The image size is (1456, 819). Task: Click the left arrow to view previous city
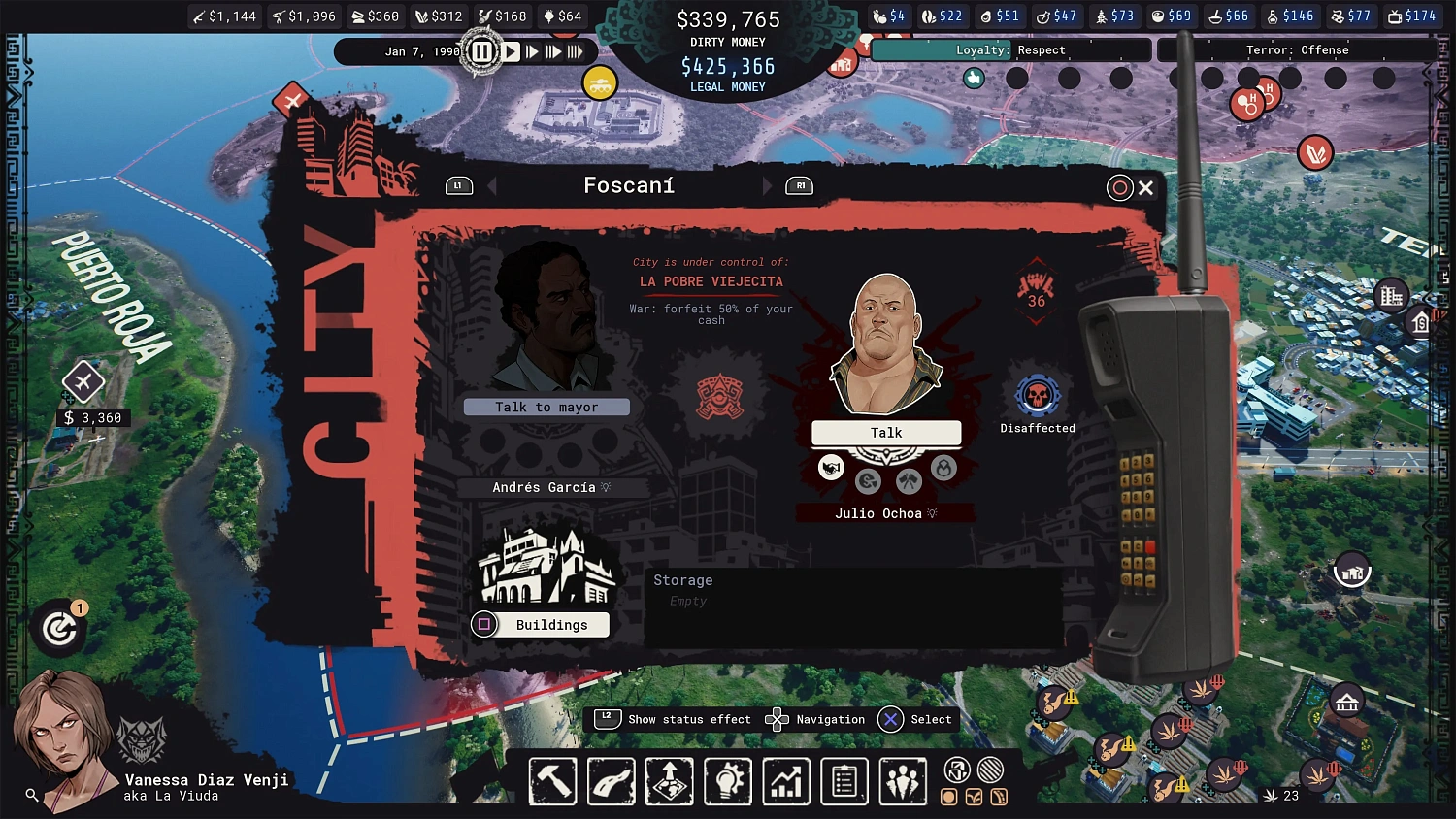490,185
